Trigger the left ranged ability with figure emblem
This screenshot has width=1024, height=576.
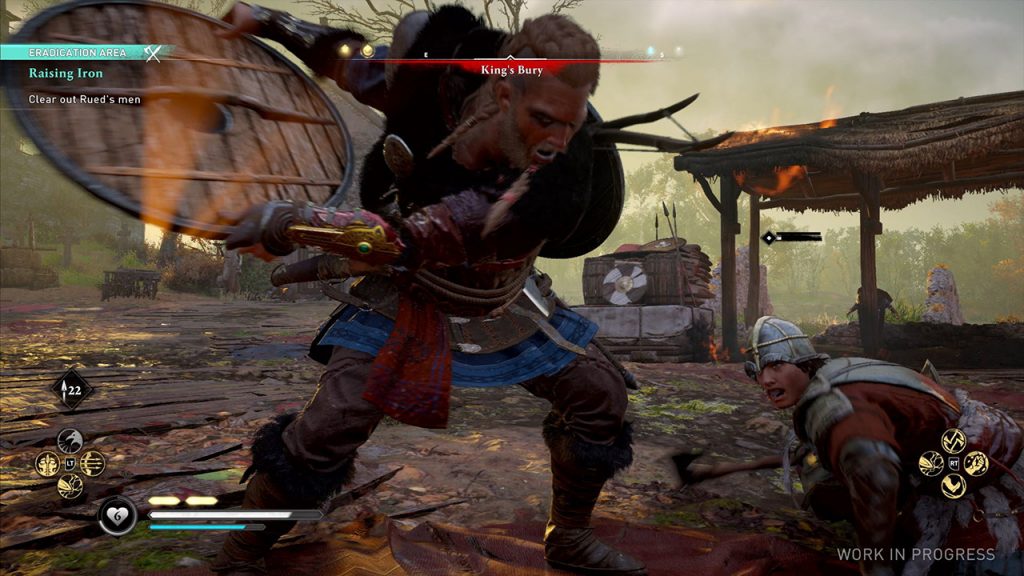[x=47, y=463]
